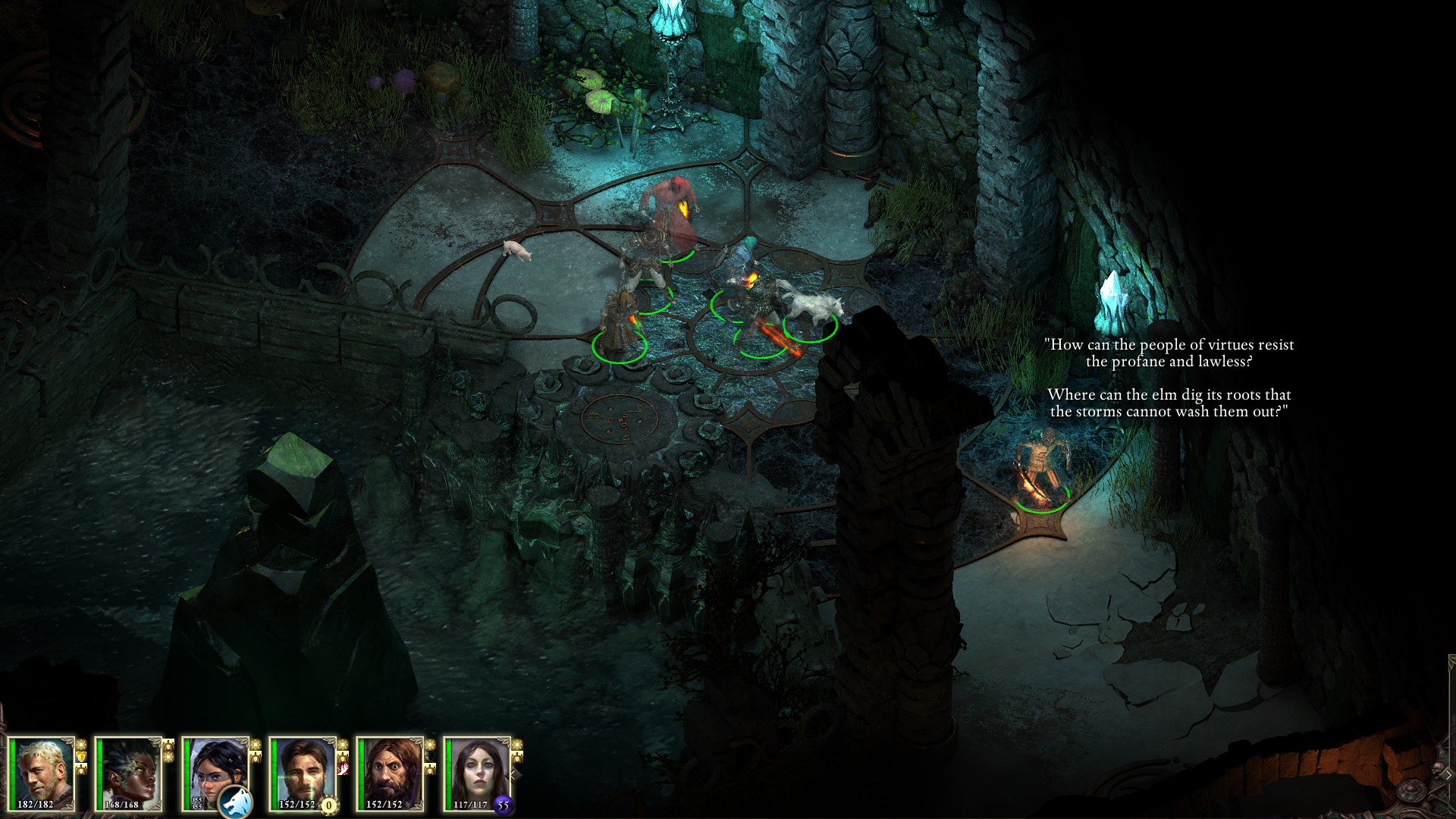This screenshot has height=819, width=1456.
Task: Select the pale dark-haired woman's portrait
Action: [x=477, y=772]
